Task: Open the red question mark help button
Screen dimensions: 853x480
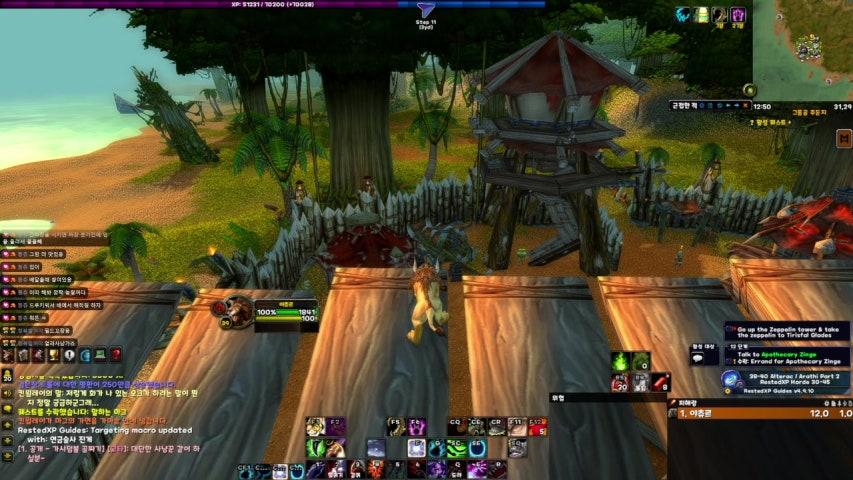Action: (116, 355)
